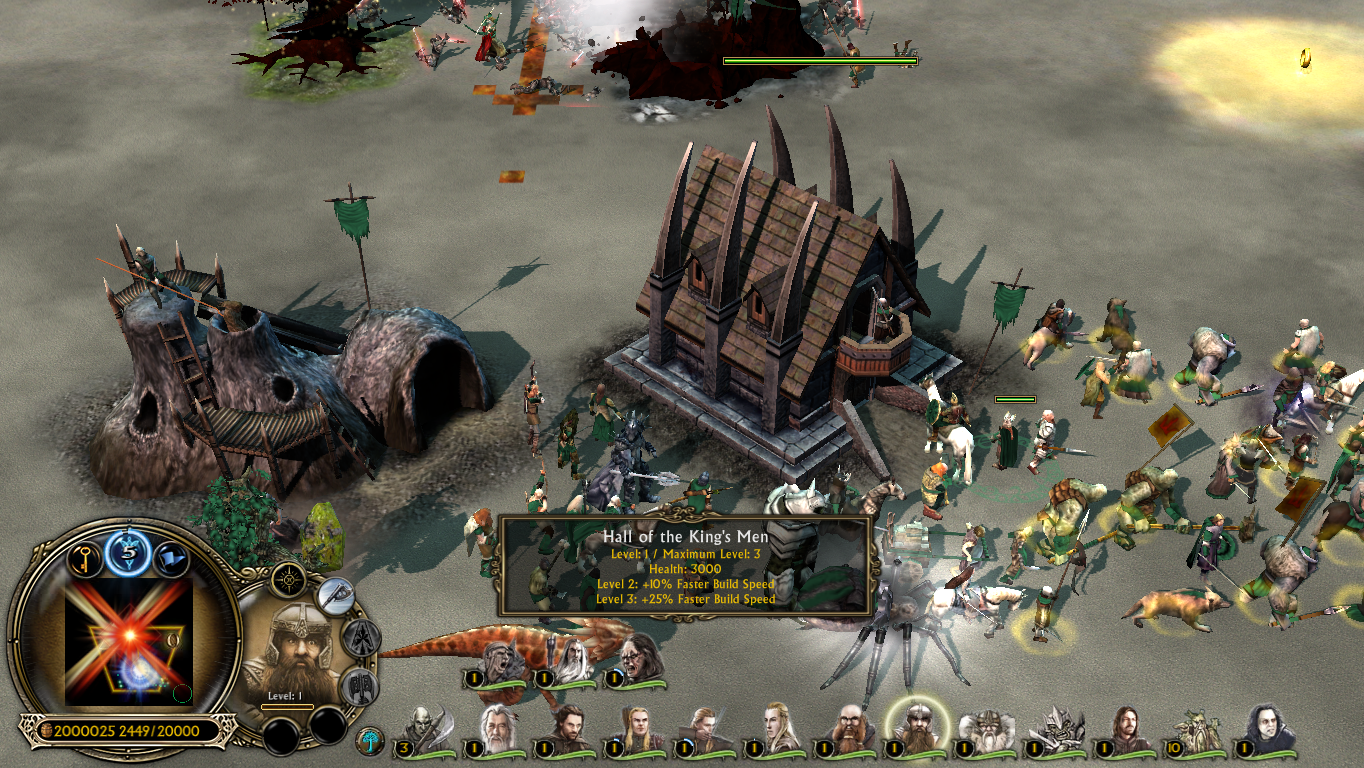
Task: Select Gimli's large portrait in the palantir
Action: point(295,651)
